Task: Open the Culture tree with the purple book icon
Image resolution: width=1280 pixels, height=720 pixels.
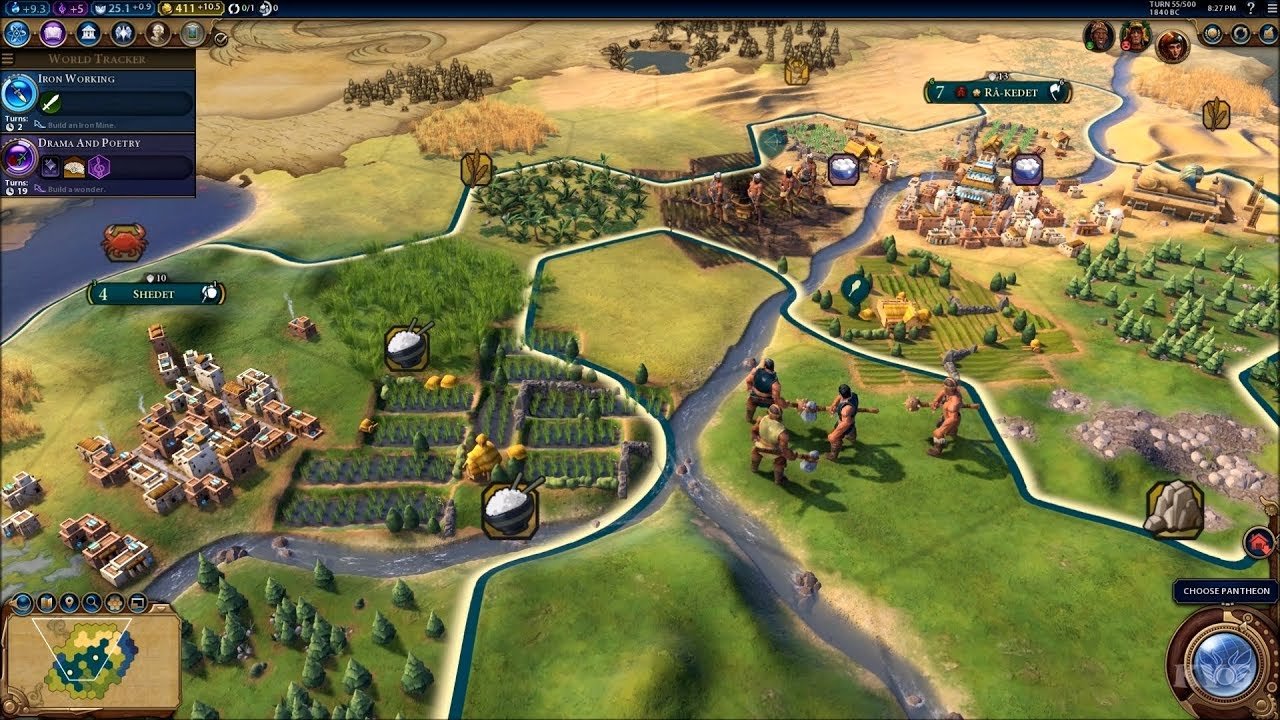Action: 53,33
